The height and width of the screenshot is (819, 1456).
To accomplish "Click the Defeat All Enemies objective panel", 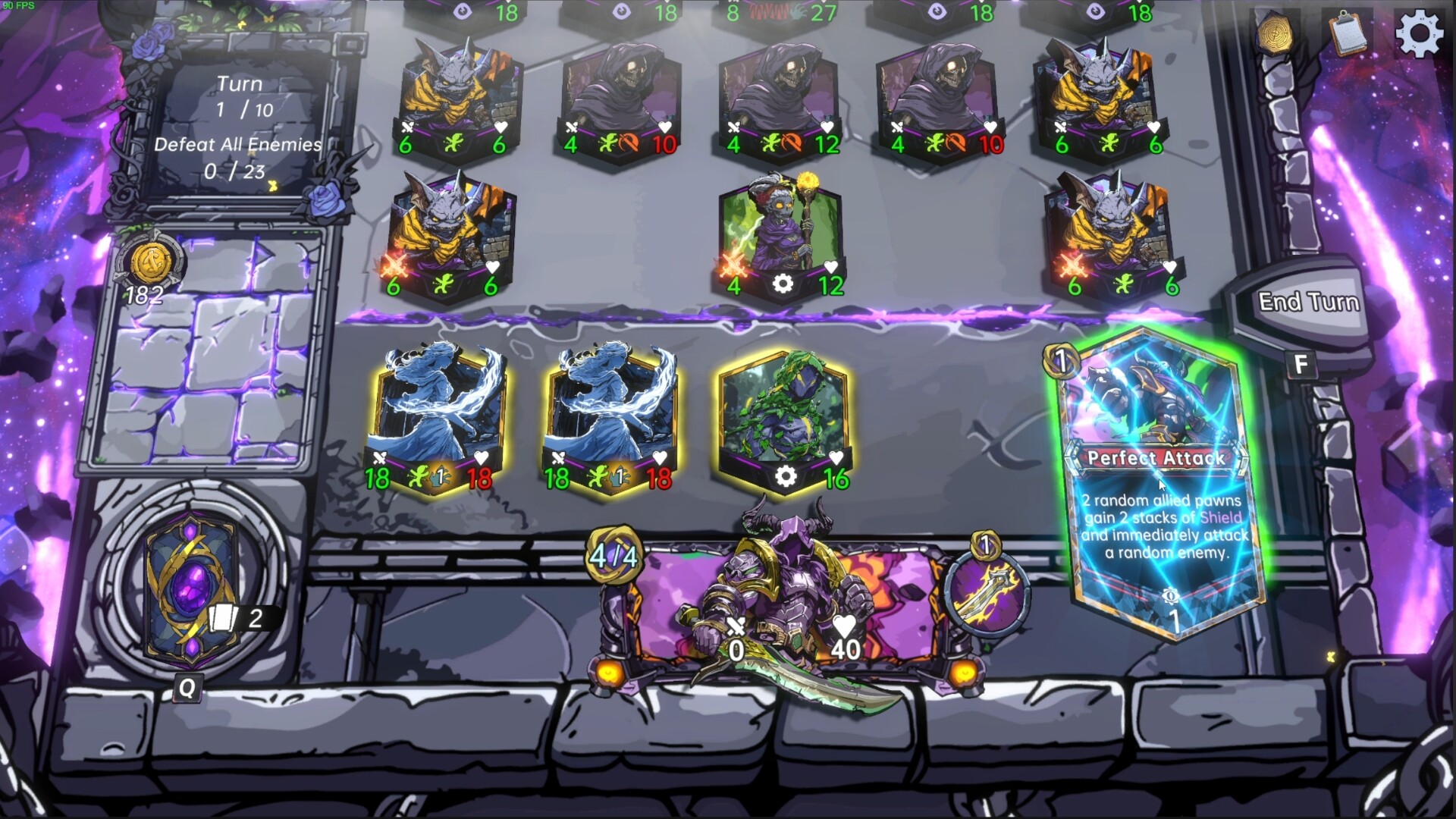I will 239,155.
